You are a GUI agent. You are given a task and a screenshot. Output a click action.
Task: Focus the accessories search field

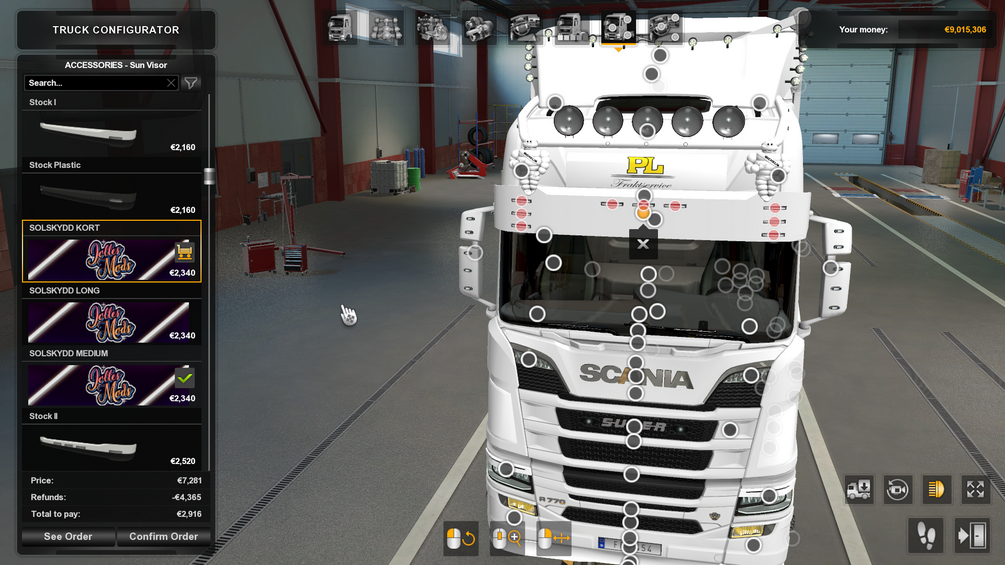(96, 83)
